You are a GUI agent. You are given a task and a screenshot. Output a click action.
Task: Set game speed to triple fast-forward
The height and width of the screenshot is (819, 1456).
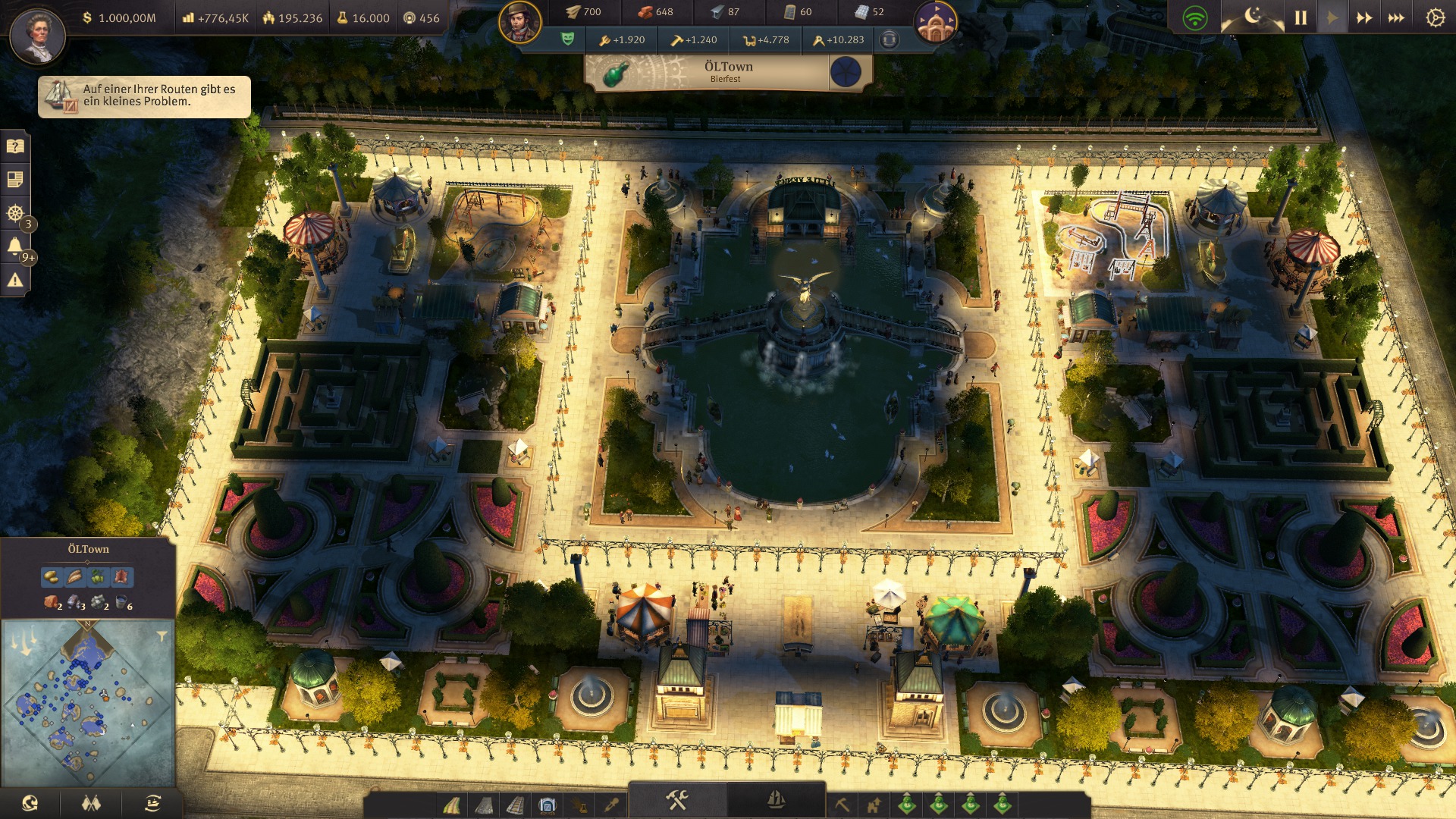(1396, 17)
